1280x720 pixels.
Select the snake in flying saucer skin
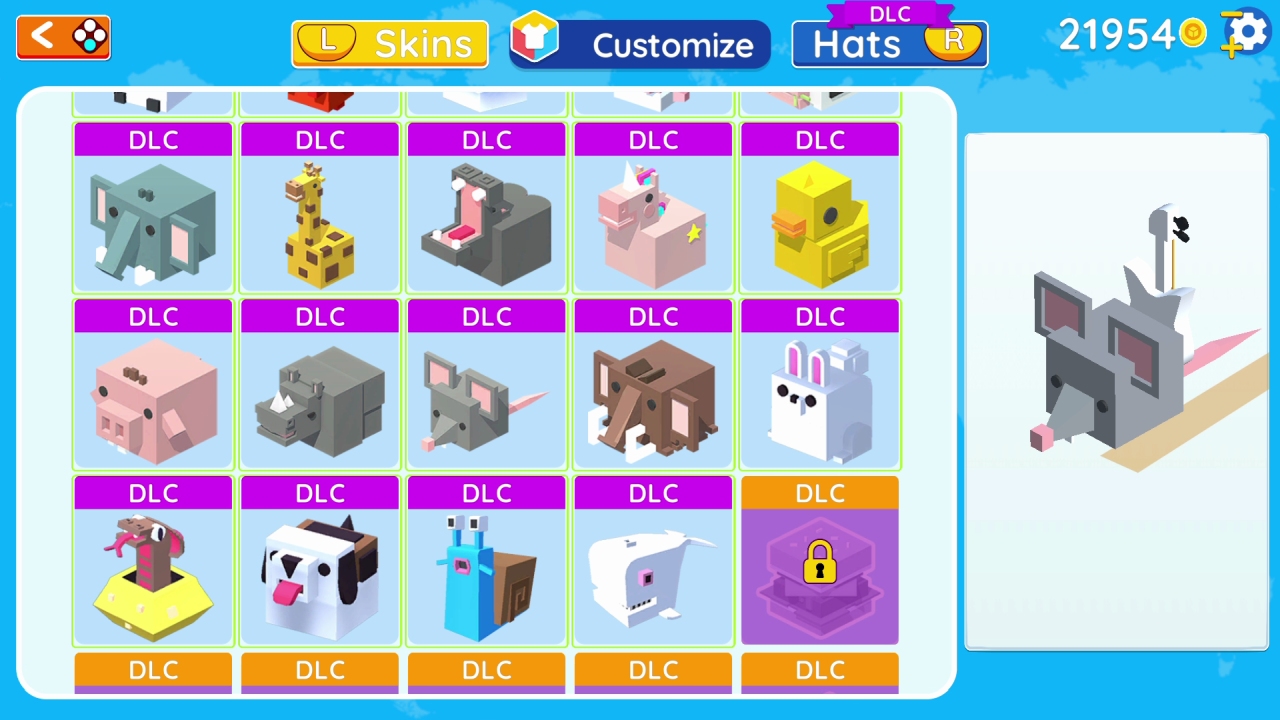pos(152,573)
